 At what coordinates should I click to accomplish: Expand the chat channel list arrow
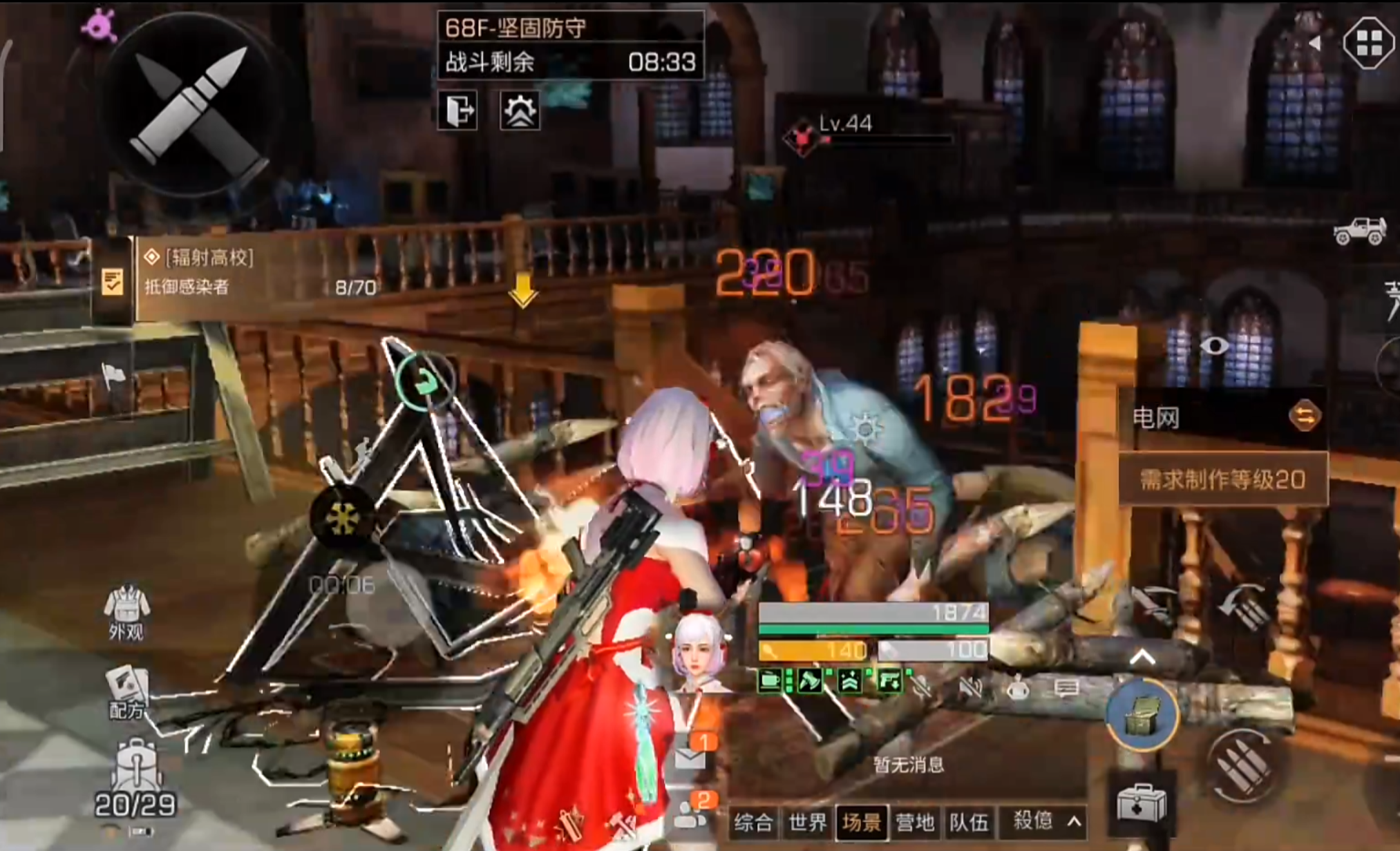coord(1075,821)
